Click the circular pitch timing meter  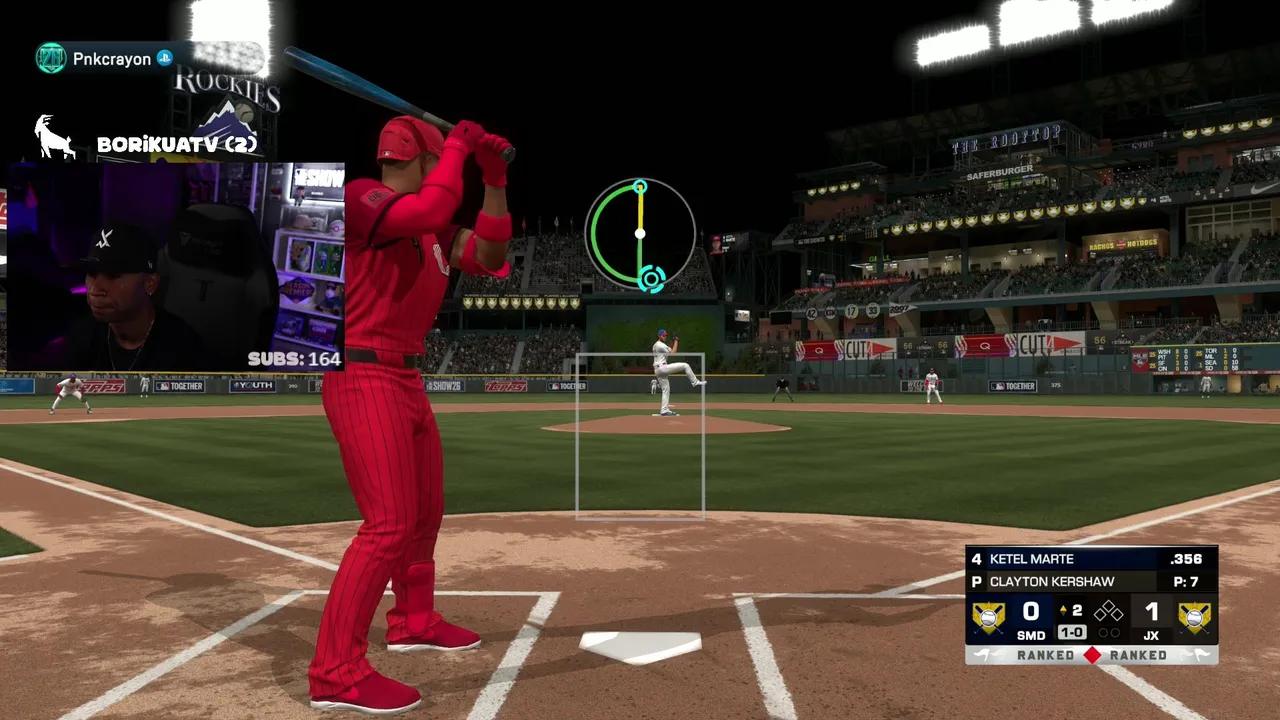(640, 234)
